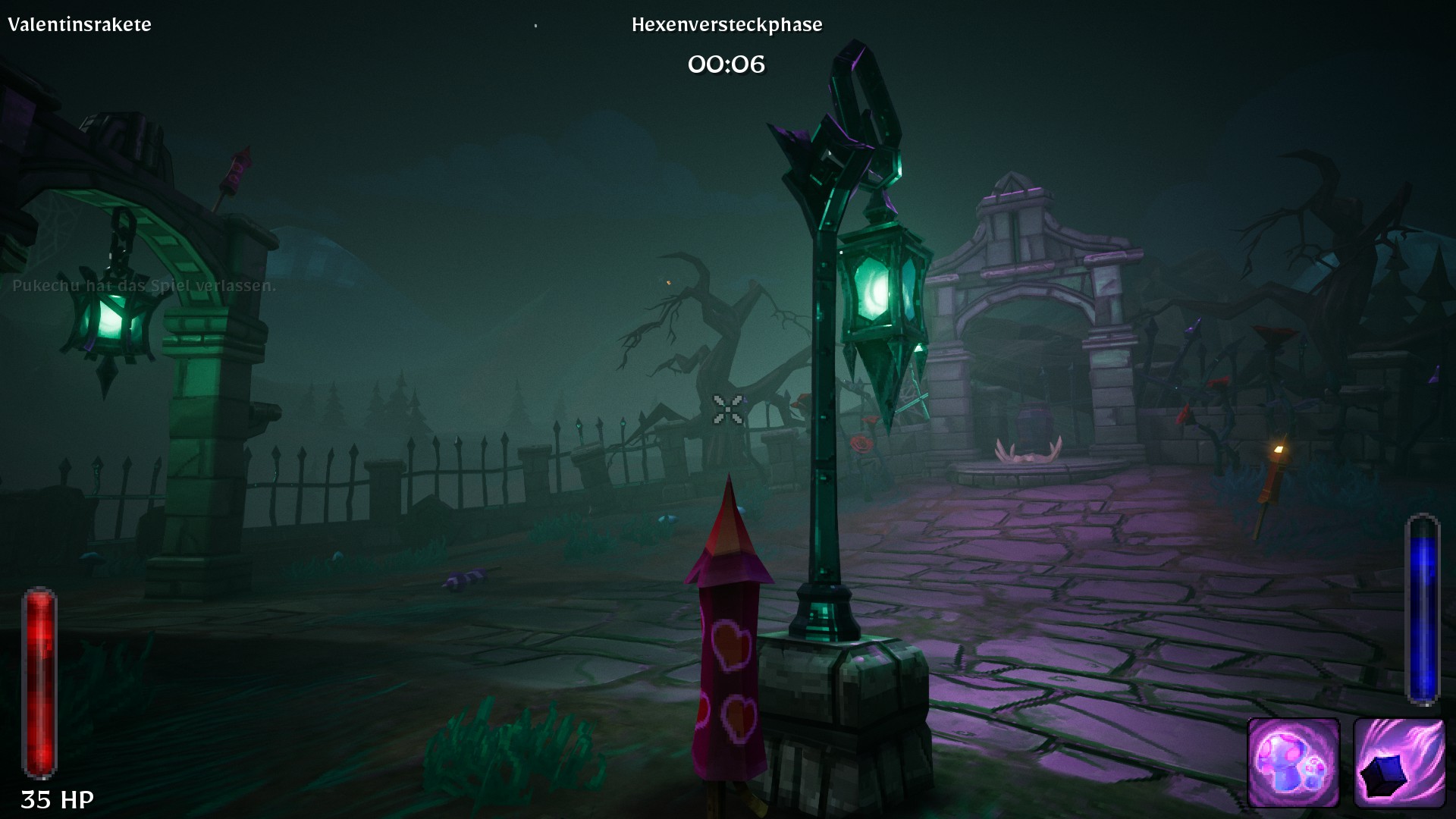The image size is (1456, 819).
Task: Click the Pukechu left-game chat message
Action: tap(144, 287)
